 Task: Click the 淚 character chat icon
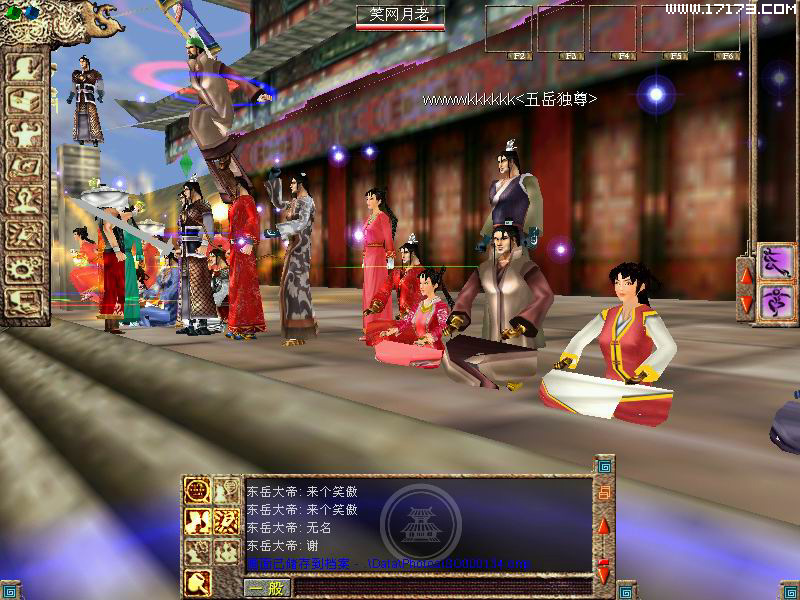227,521
